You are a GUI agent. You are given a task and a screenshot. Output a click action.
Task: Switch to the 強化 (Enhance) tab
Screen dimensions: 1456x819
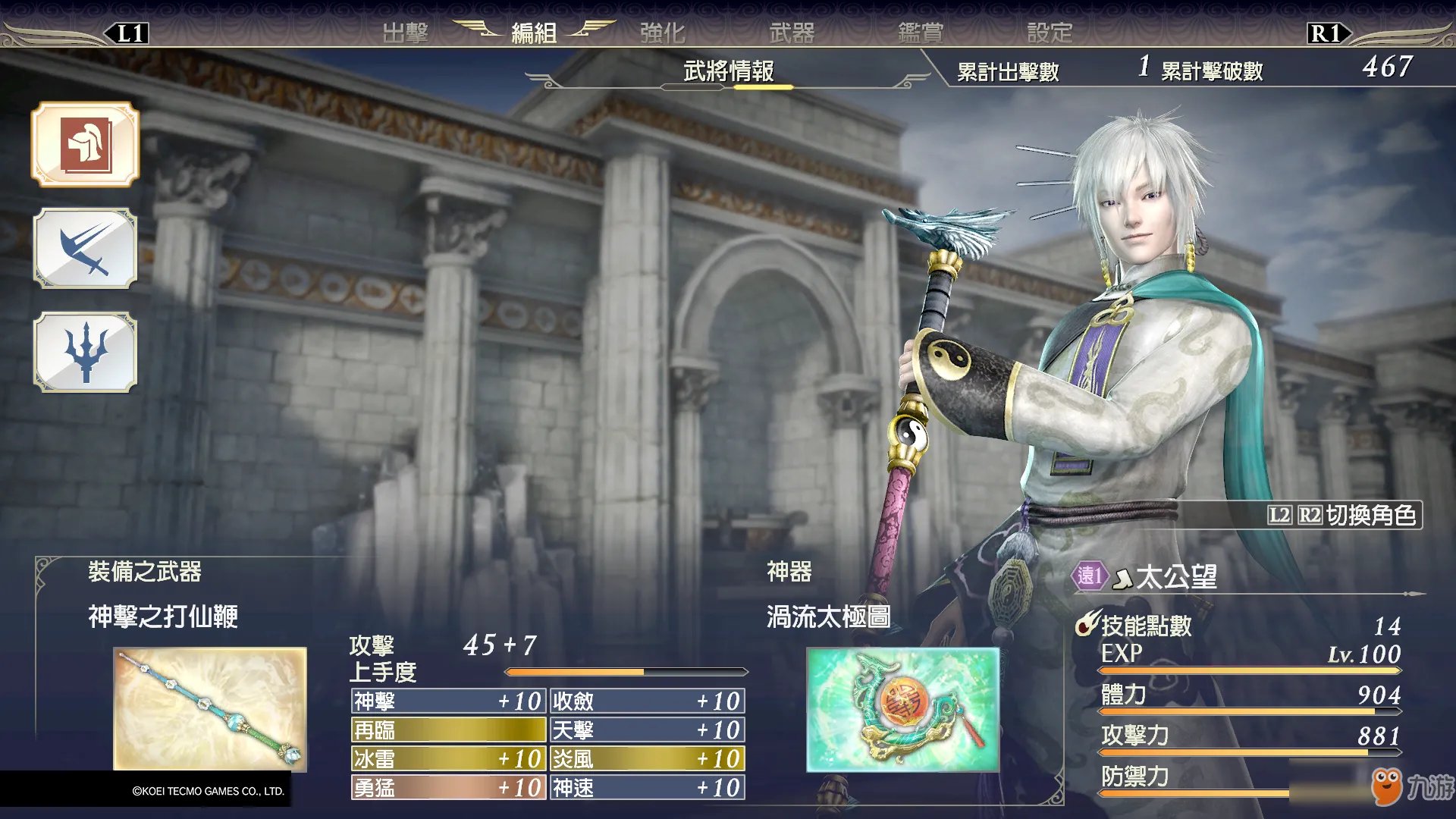pos(662,33)
